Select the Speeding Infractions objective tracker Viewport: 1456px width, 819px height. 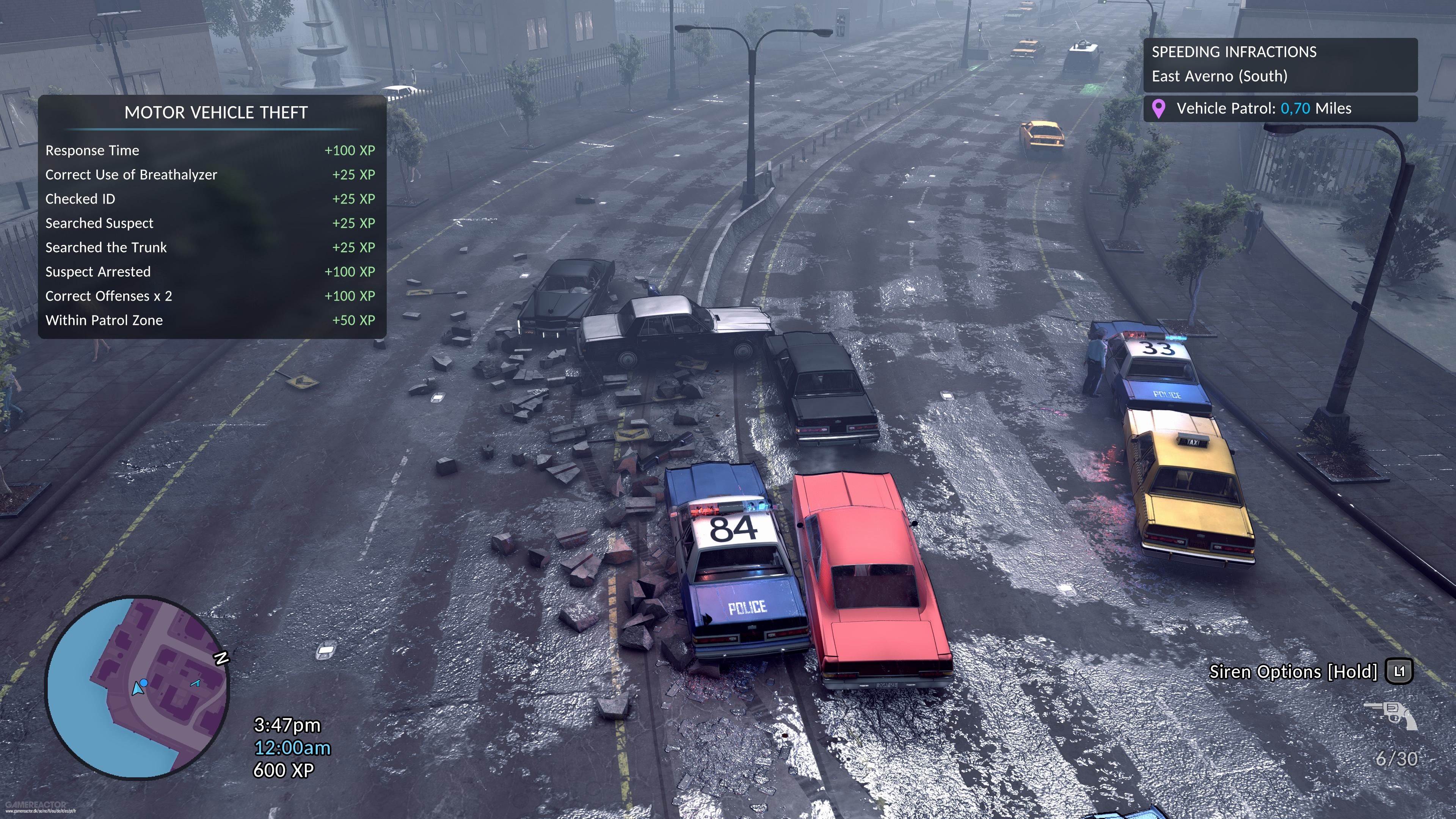(x=1280, y=64)
